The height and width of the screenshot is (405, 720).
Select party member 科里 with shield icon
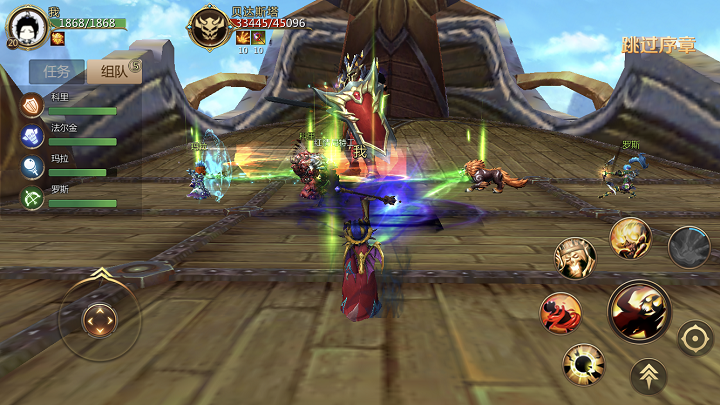33,105
